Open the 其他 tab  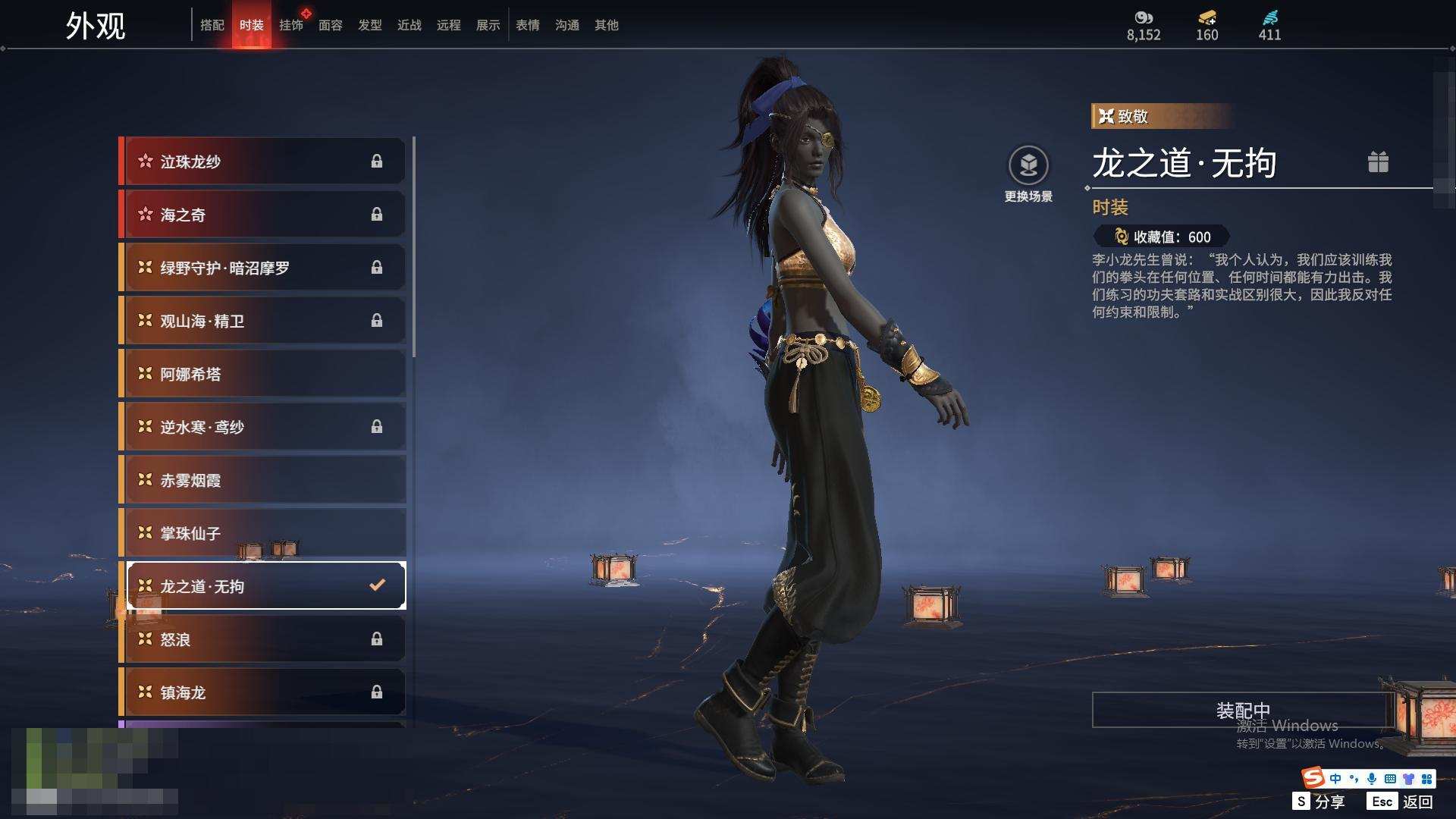click(607, 25)
